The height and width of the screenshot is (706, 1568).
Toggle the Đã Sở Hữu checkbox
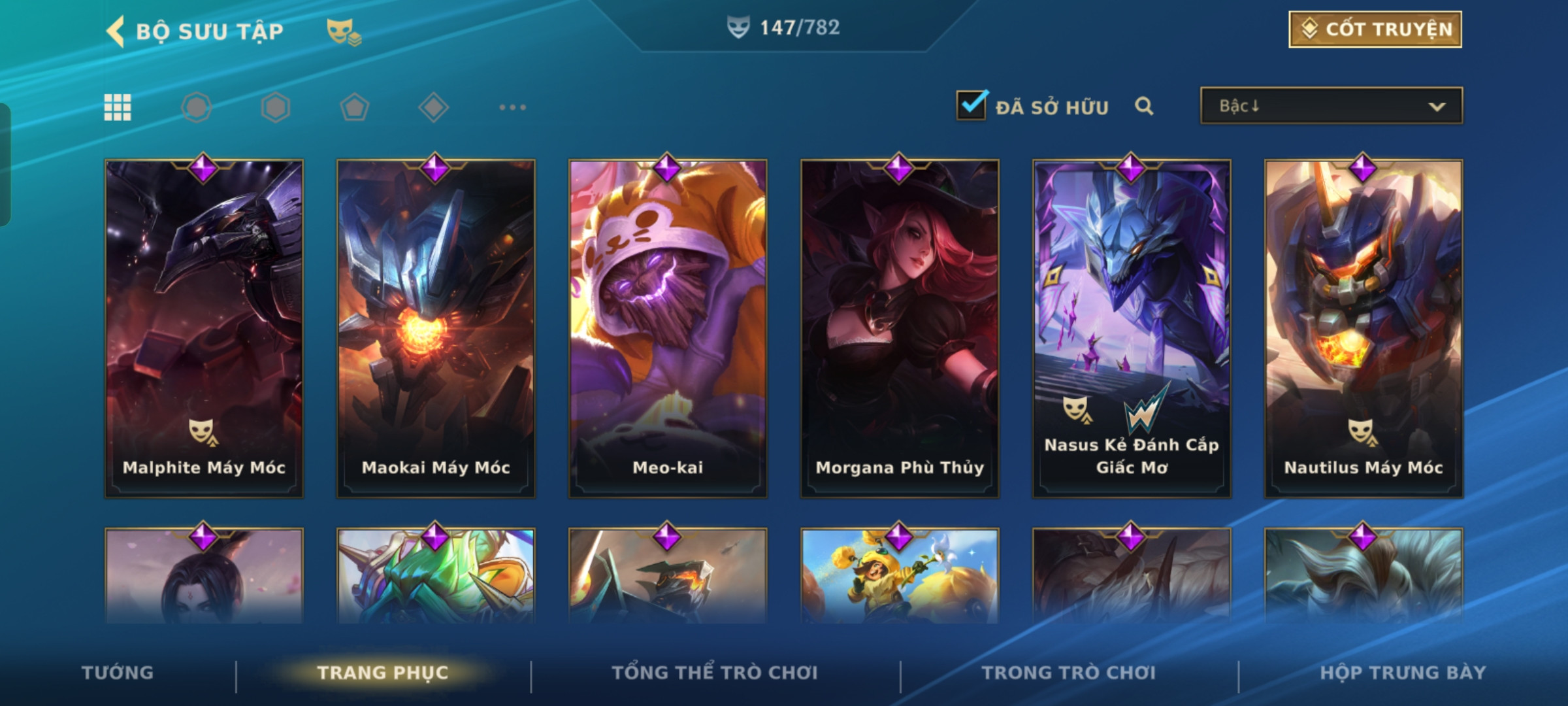click(972, 106)
